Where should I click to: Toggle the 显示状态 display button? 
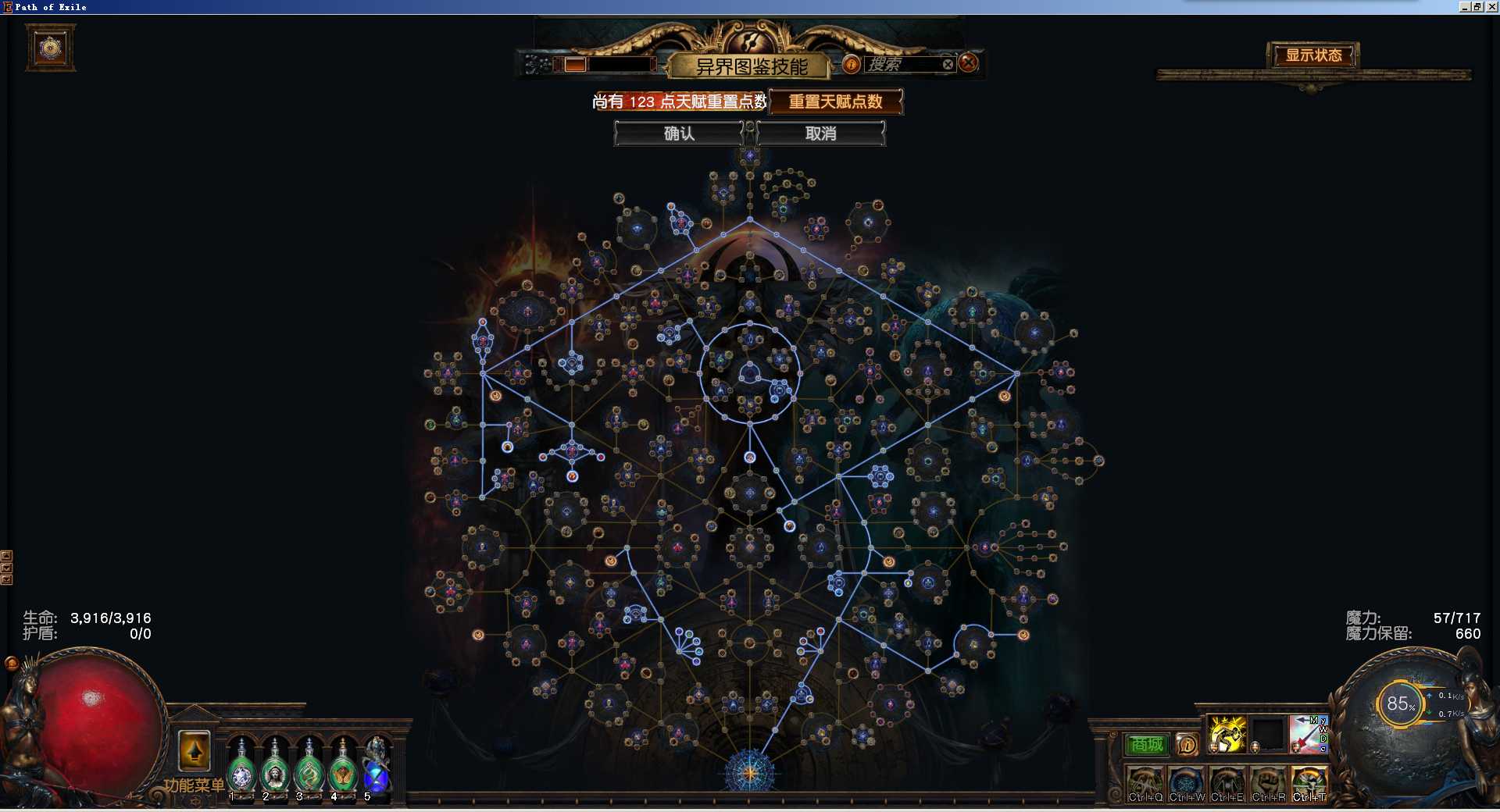(x=1313, y=55)
